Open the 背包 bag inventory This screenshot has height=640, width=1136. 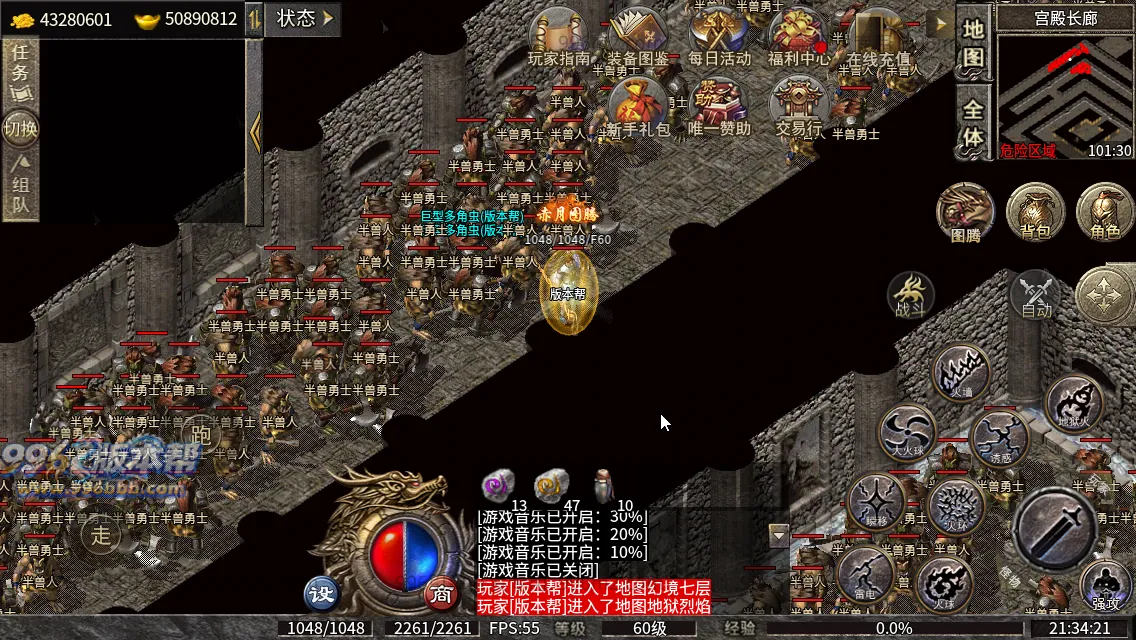coord(1035,213)
